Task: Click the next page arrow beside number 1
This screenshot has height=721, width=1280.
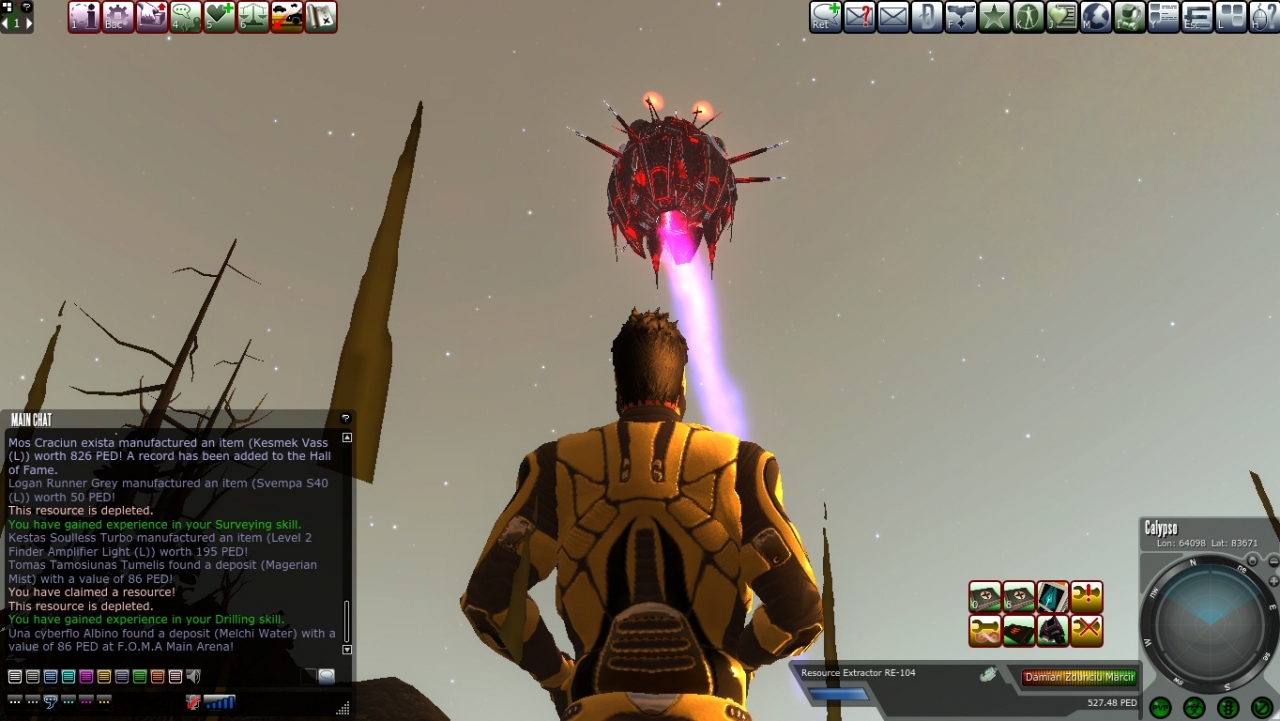Action: 29,22
